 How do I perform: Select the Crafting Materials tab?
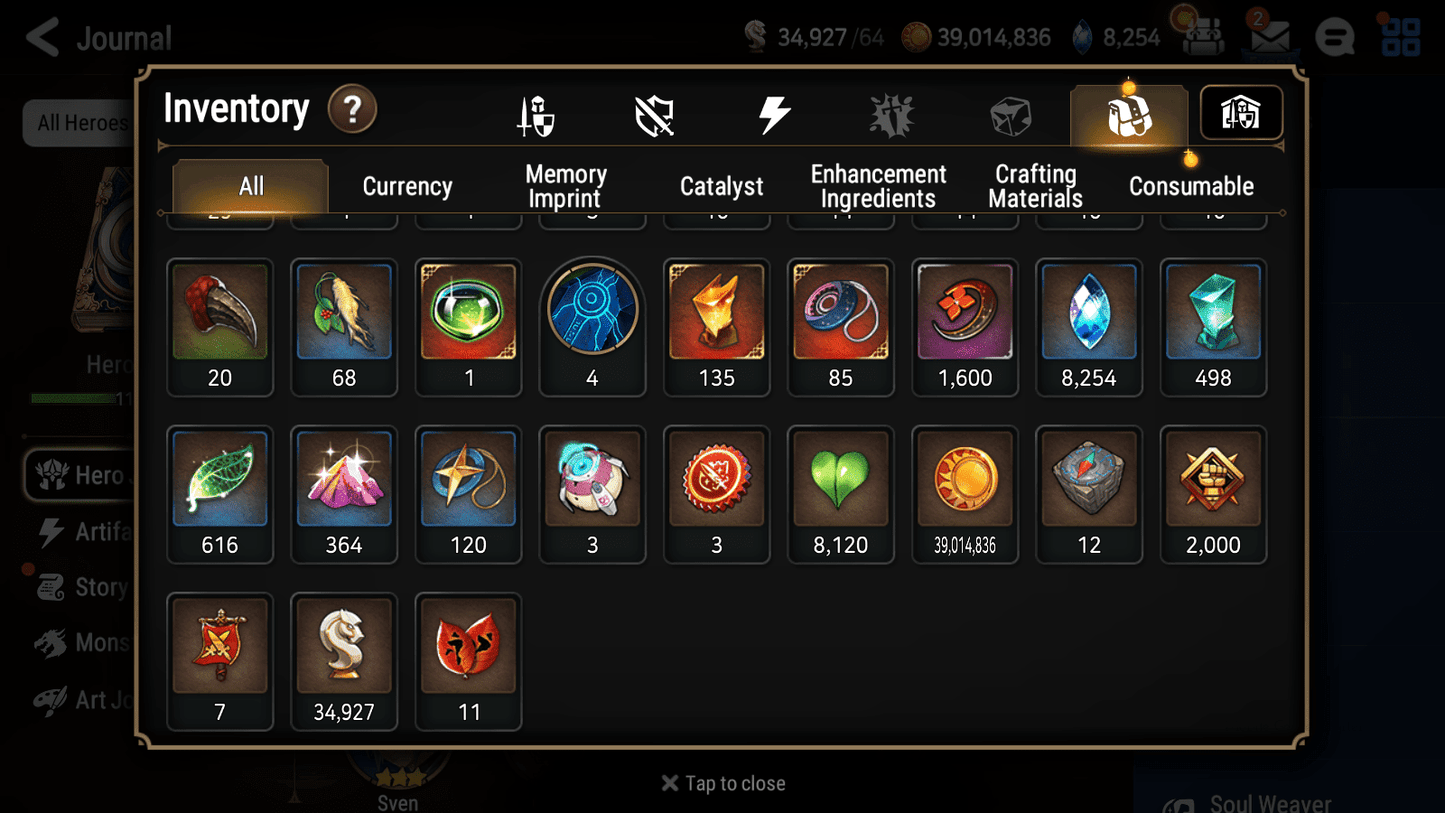pyautogui.click(x=1035, y=186)
